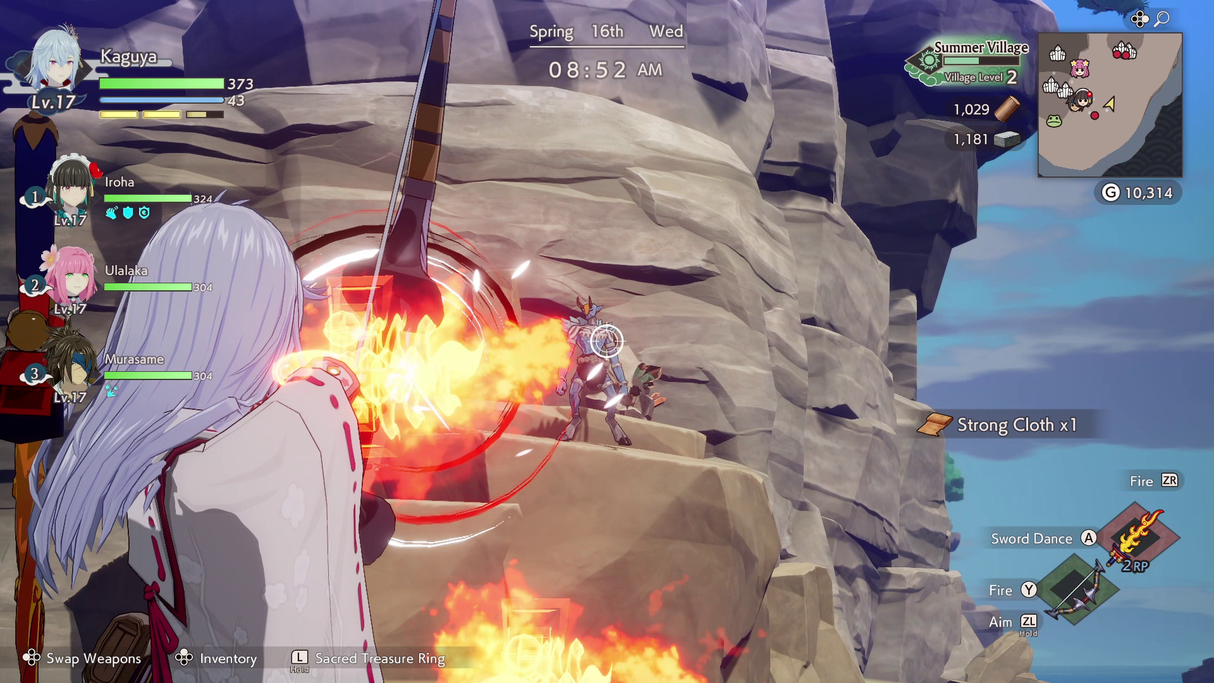The image size is (1214, 683).
Task: Select Kaguya's character portrait
Action: tap(55, 62)
